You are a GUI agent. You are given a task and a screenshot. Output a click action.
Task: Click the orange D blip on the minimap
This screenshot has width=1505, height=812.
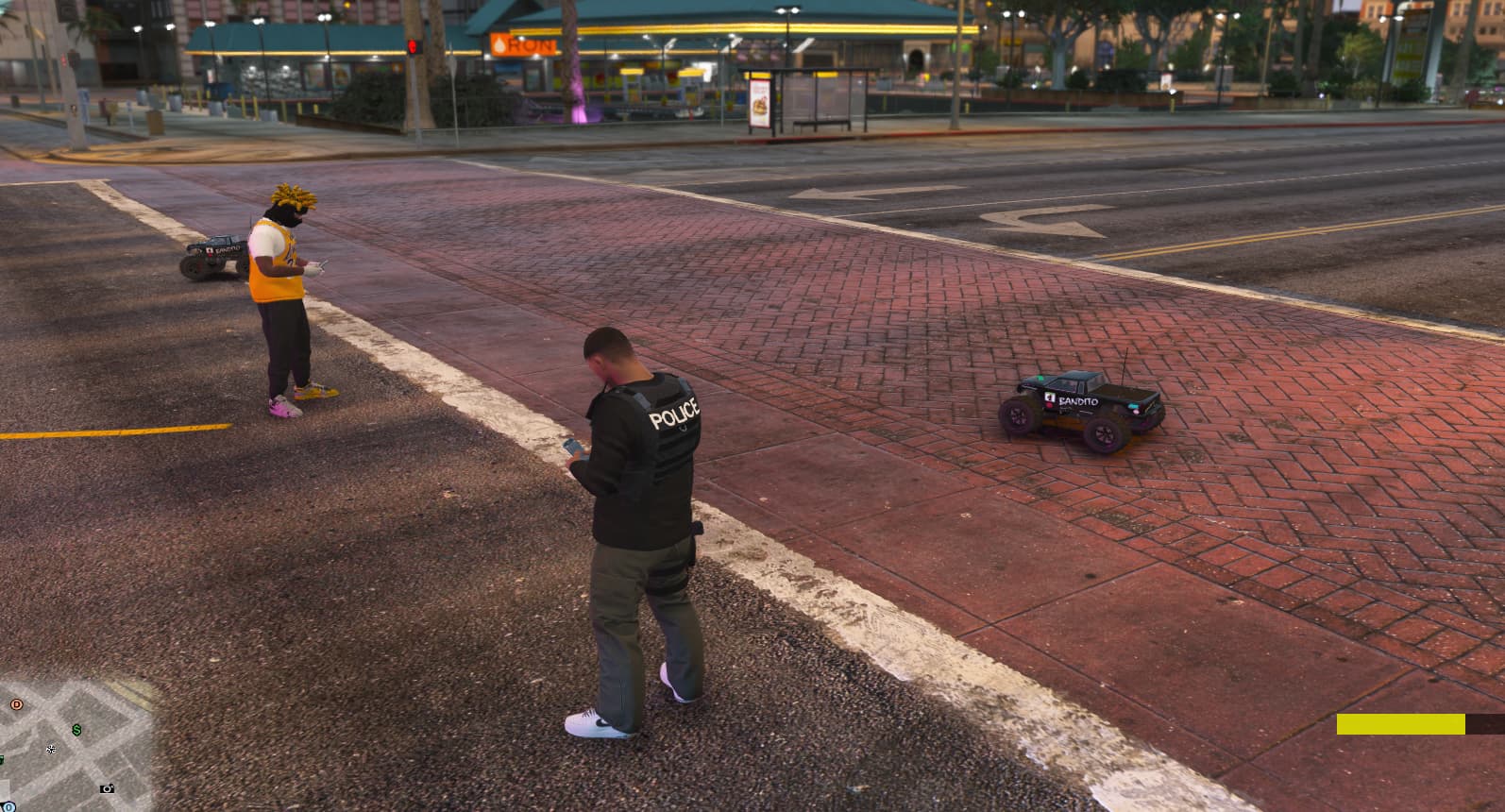coord(16,703)
